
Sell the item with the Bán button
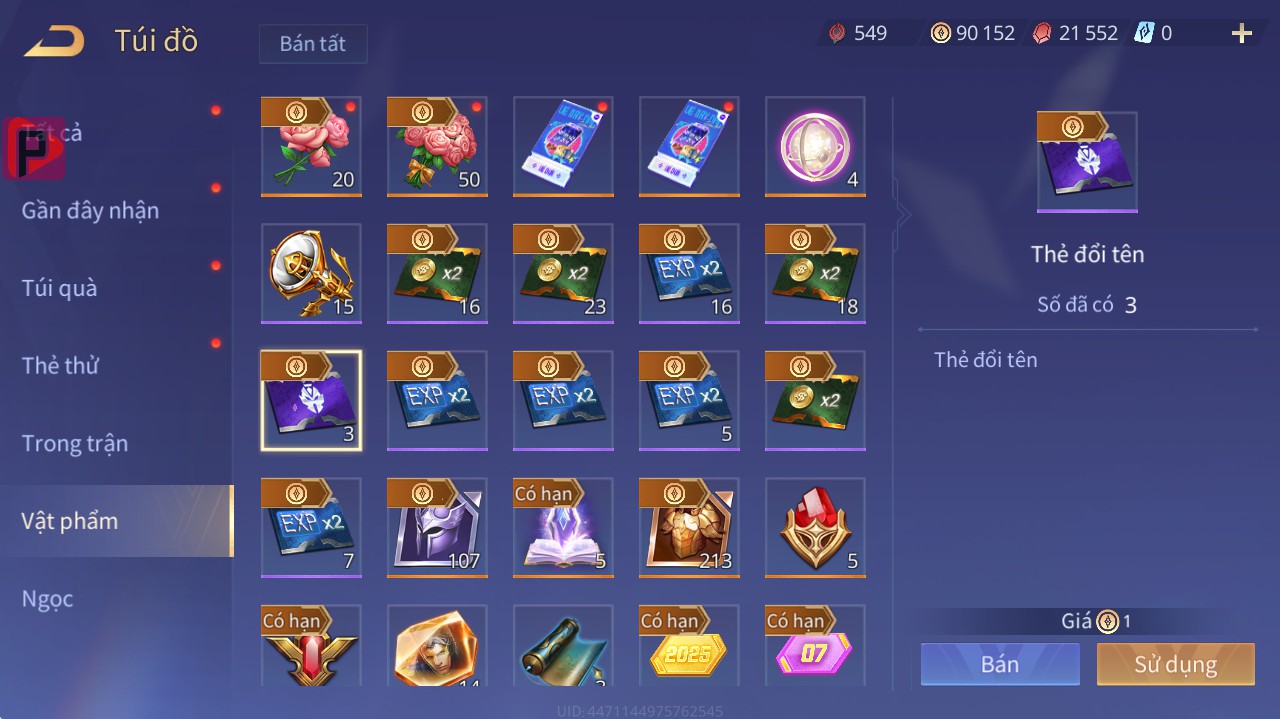1000,665
